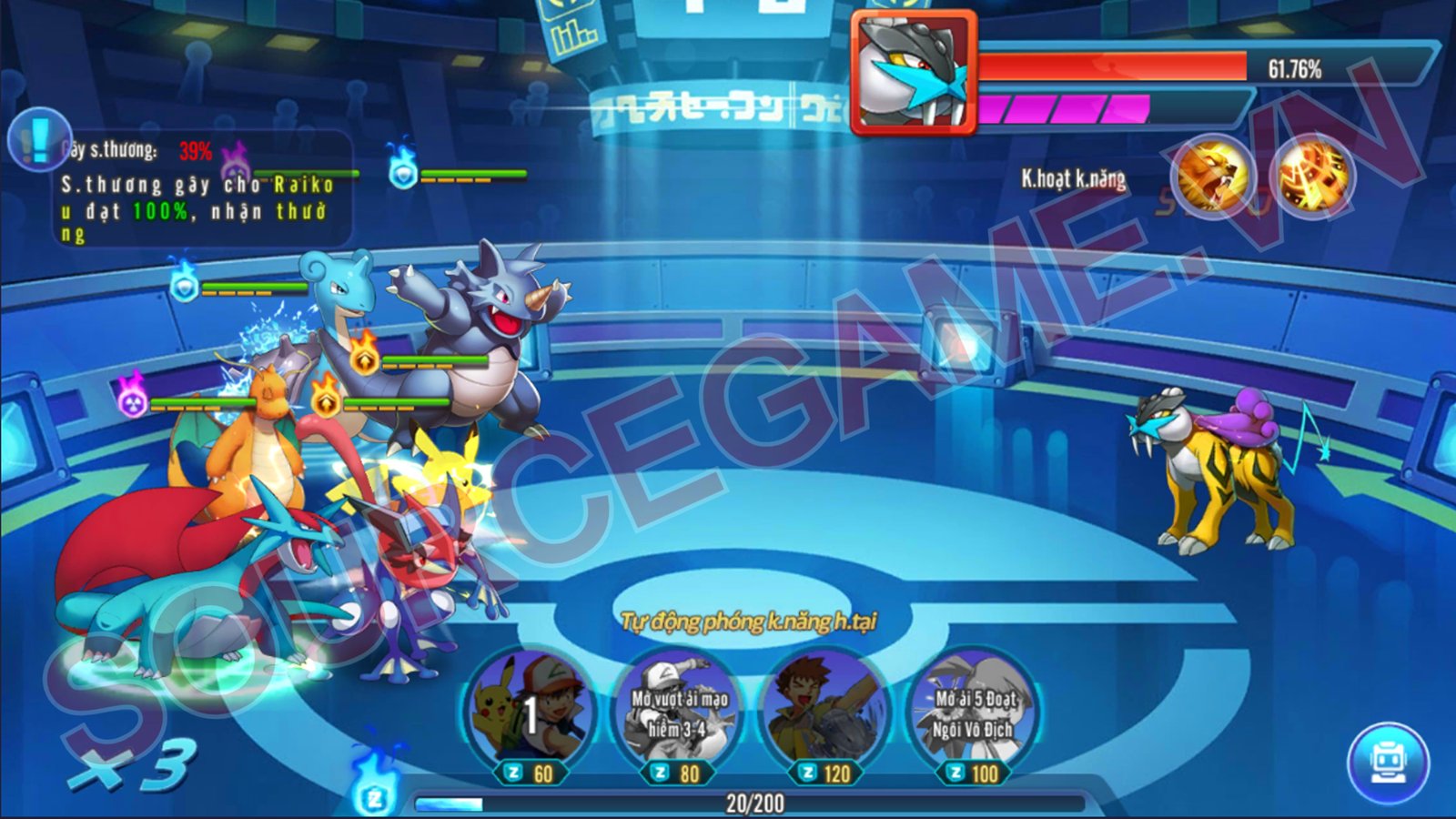Toggle auto-battle with the robot button
Viewport: 1456px width, 819px height.
[x=1388, y=763]
